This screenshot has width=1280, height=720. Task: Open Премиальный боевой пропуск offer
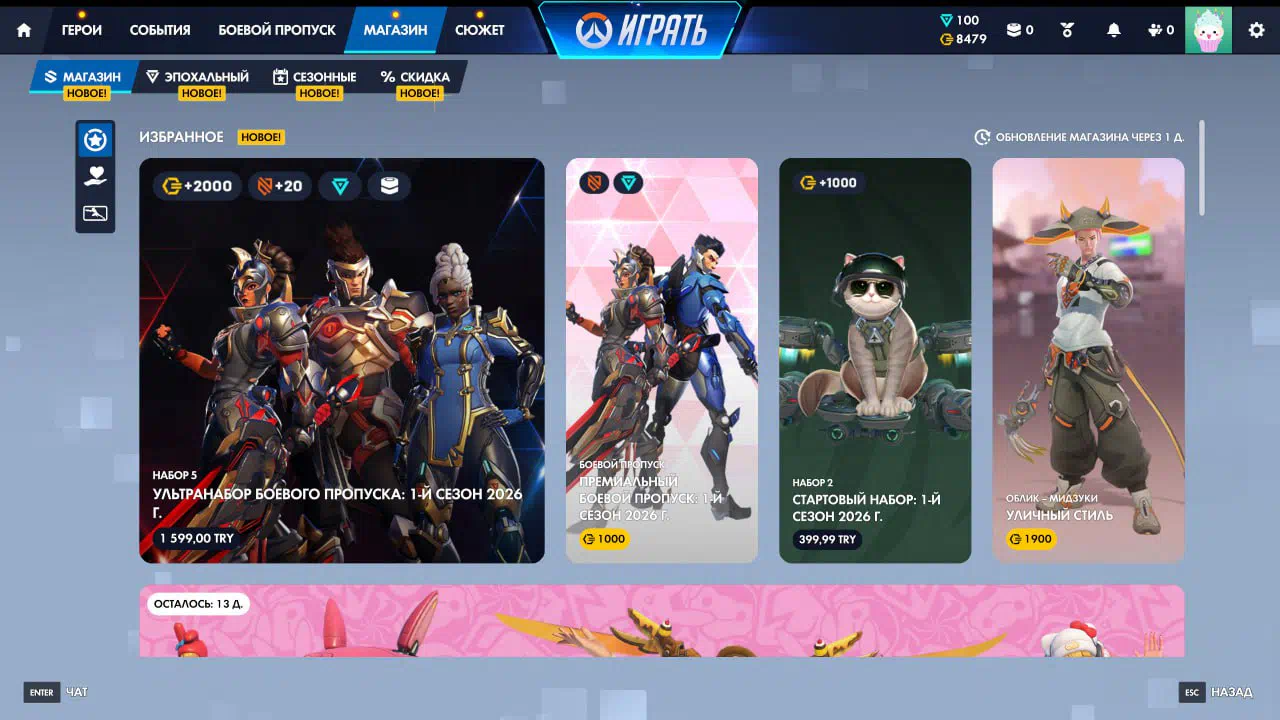662,360
